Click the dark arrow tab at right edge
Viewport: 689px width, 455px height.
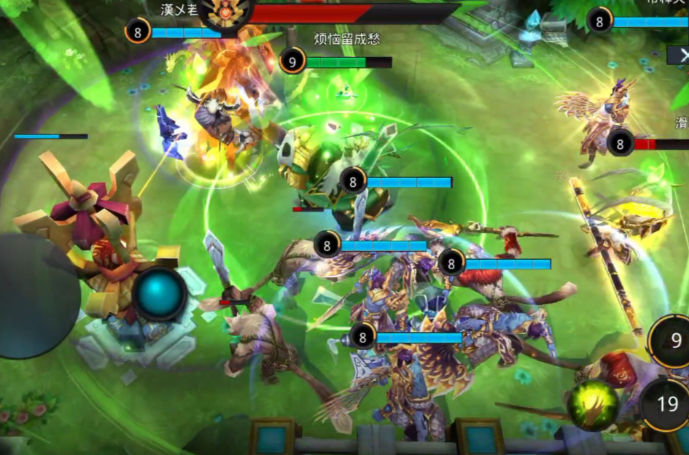[x=678, y=56]
